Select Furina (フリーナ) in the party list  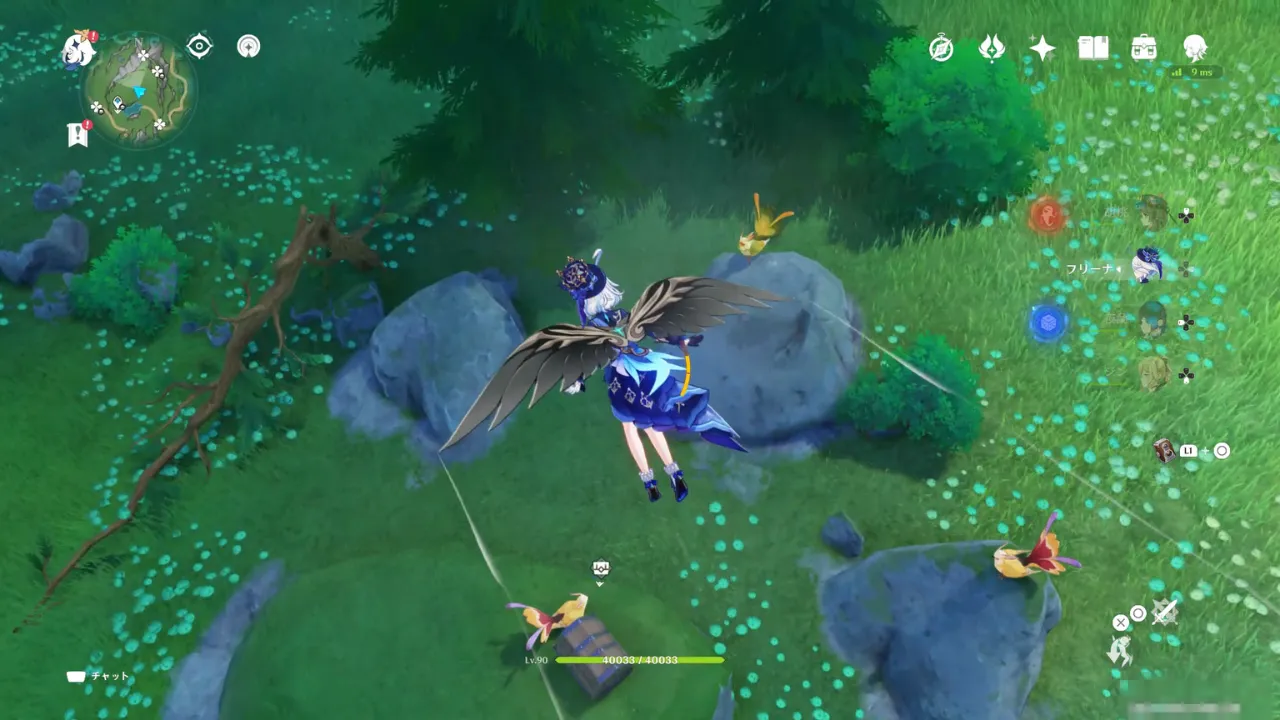[x=1148, y=267]
